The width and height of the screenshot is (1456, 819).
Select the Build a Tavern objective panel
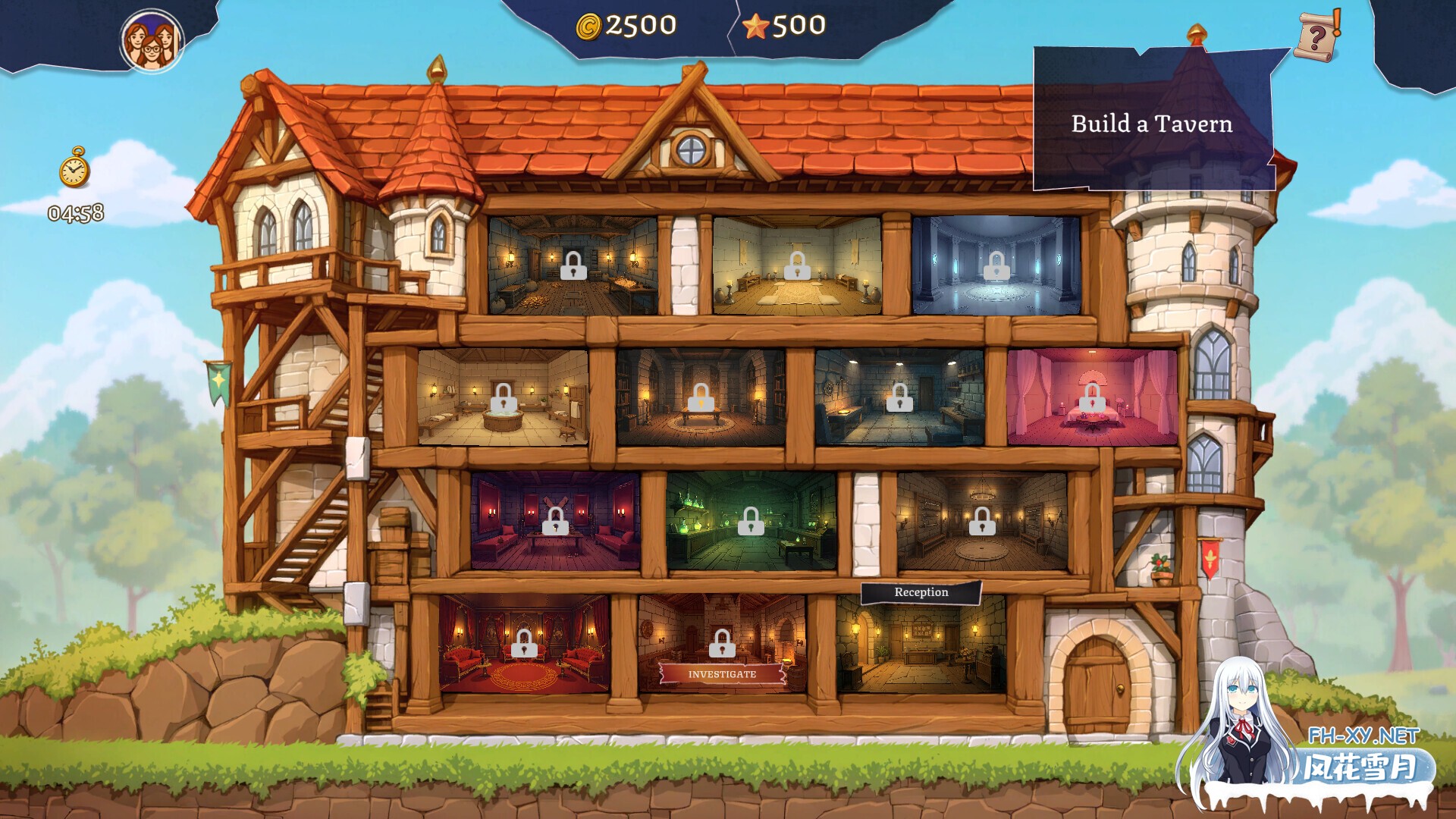pos(1152,123)
